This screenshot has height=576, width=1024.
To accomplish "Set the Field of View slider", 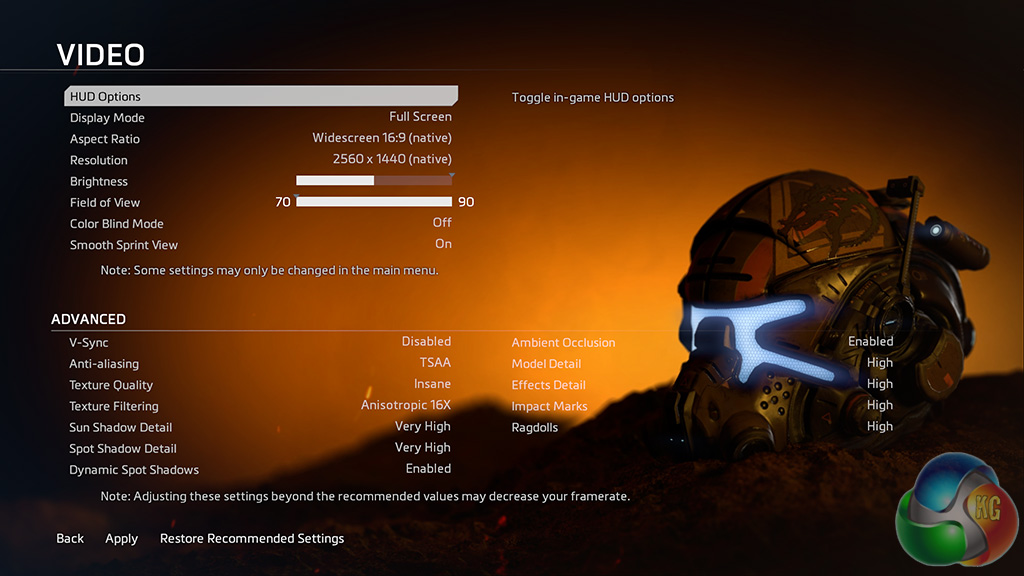I will click(x=374, y=202).
